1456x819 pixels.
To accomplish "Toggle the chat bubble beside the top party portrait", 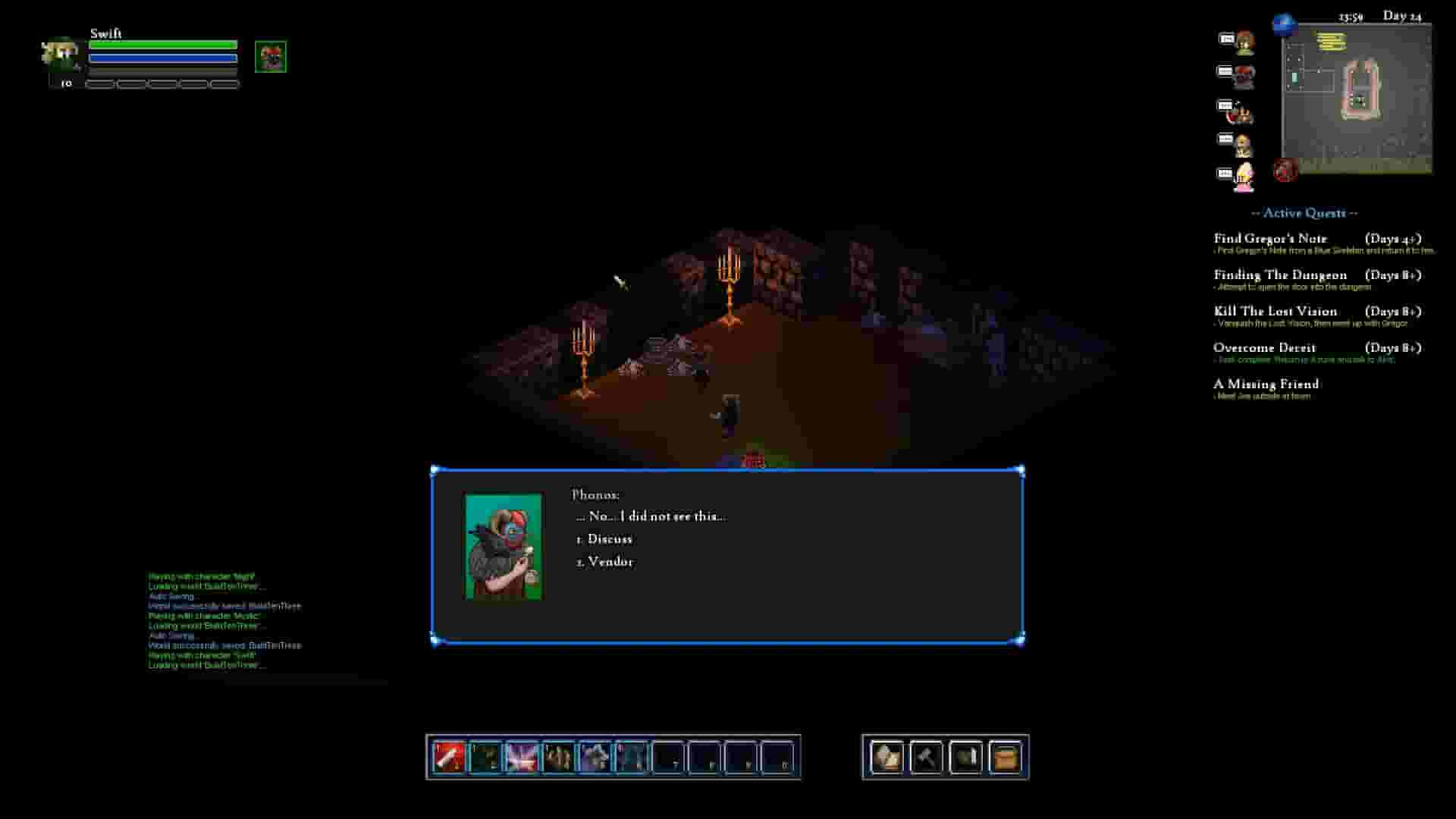I will 1226,39.
